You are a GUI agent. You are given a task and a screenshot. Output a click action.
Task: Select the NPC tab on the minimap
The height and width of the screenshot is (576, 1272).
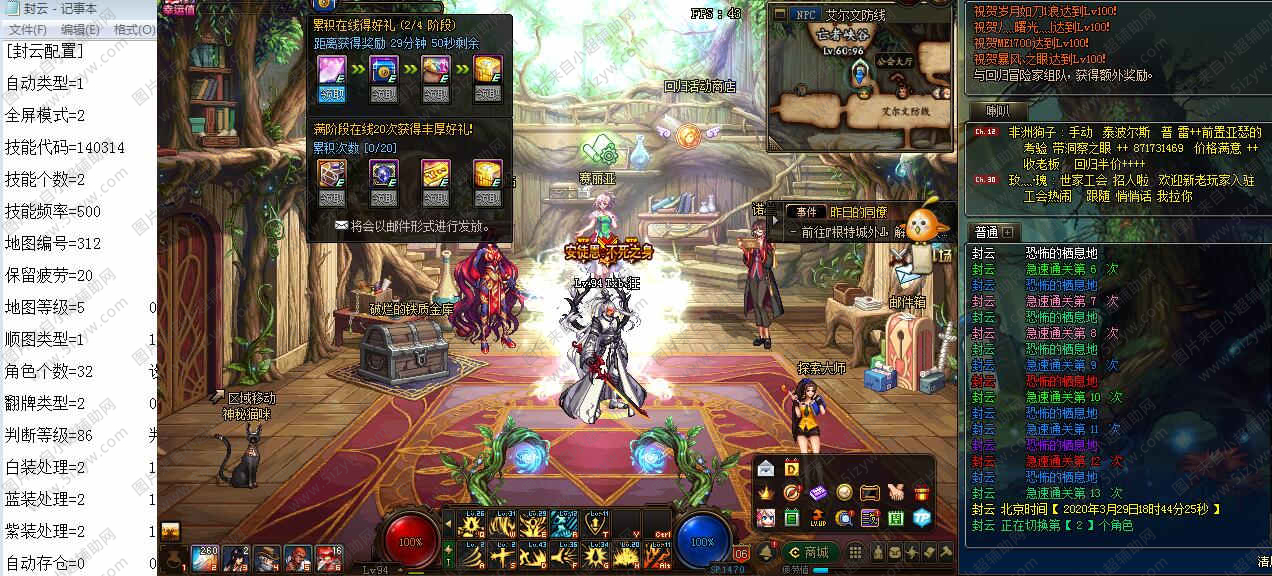tap(805, 14)
